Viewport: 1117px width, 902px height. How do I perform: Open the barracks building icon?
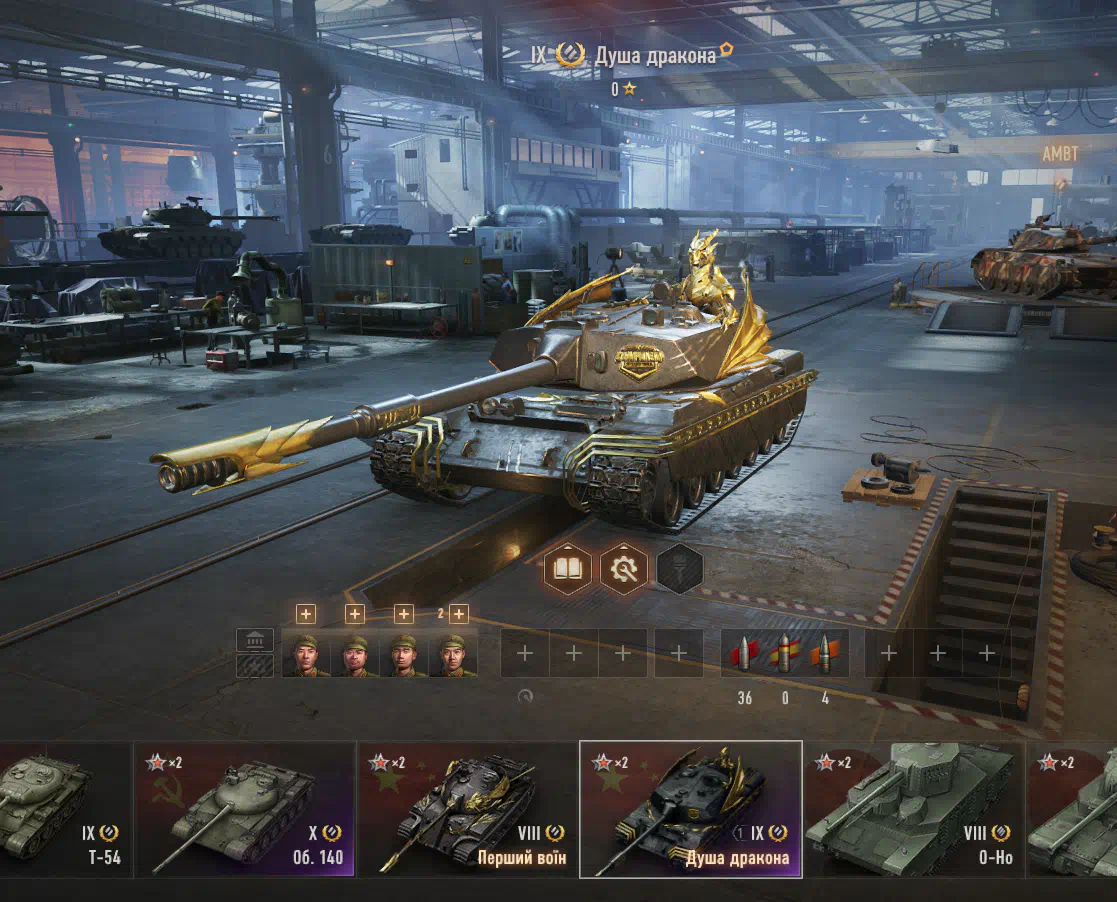(x=255, y=640)
